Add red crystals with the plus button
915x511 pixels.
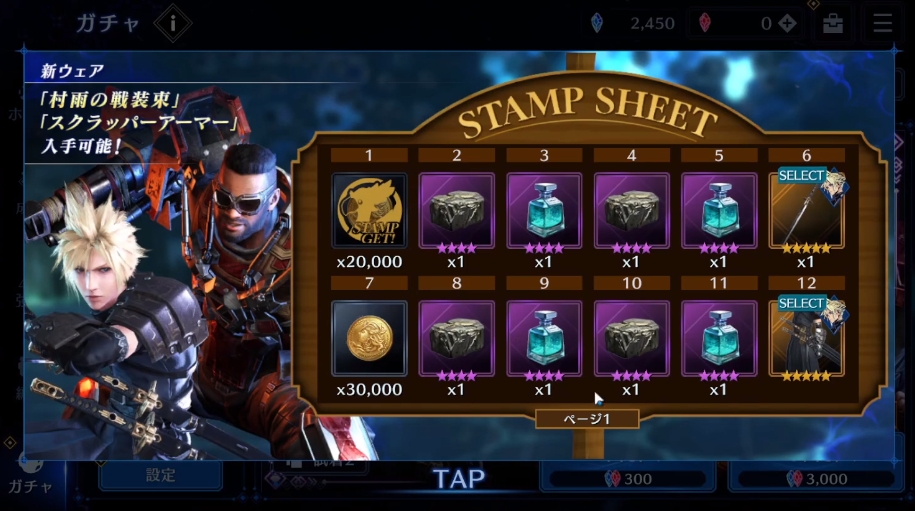788,24
